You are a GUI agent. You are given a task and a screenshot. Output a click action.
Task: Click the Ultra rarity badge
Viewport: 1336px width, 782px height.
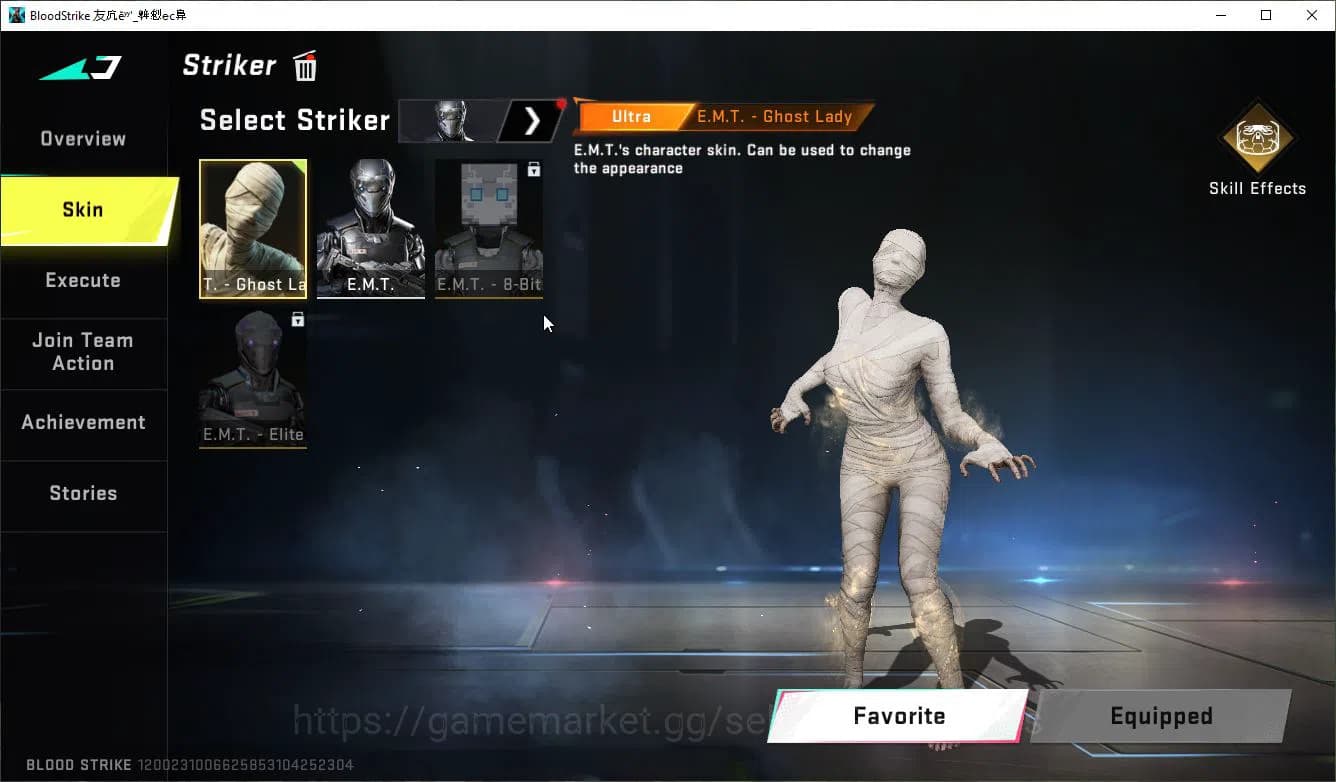point(630,116)
